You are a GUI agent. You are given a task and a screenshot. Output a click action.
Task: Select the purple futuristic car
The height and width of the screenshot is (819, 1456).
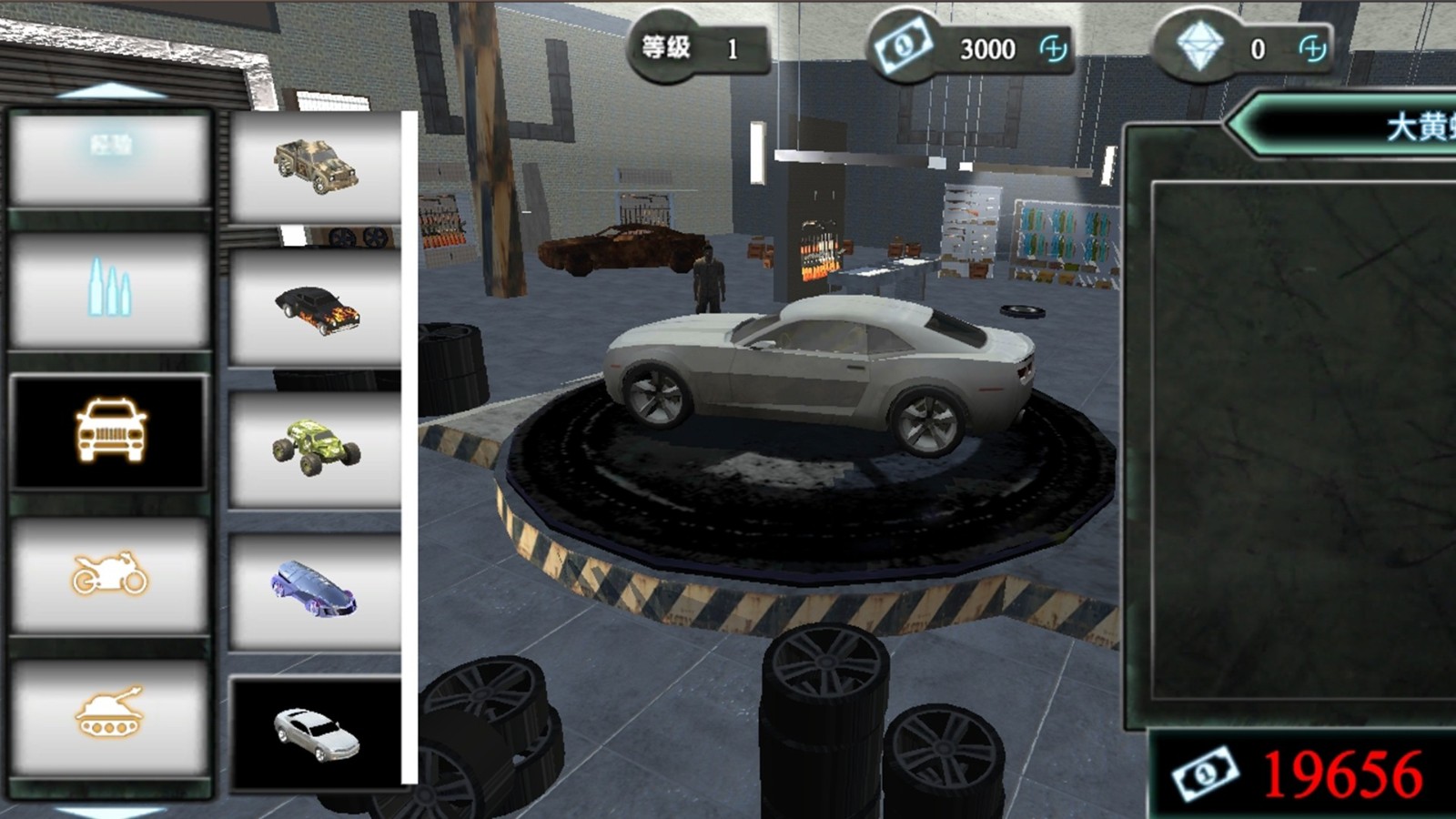coord(316,591)
